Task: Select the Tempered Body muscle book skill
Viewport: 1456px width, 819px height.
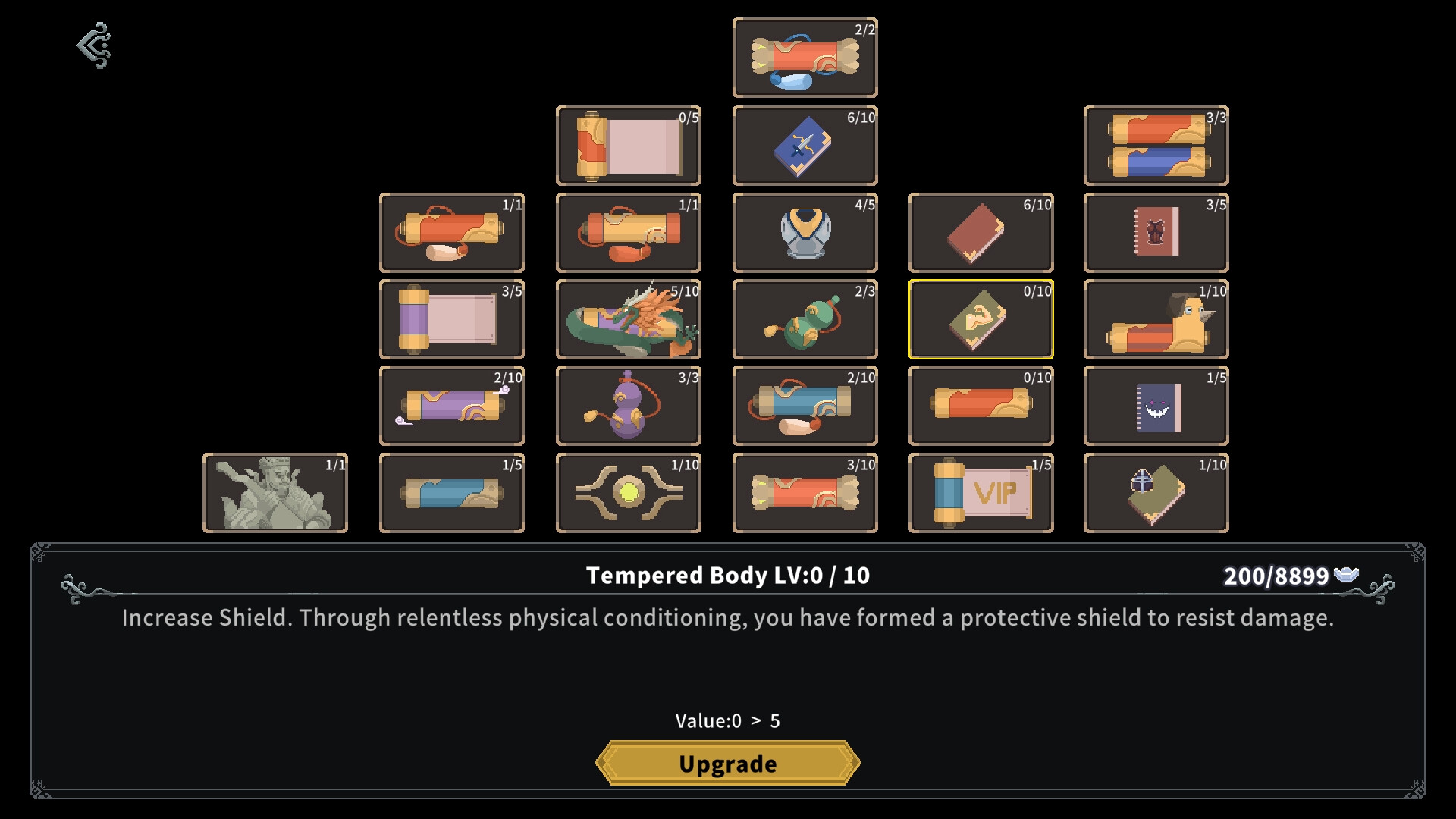Action: (981, 318)
